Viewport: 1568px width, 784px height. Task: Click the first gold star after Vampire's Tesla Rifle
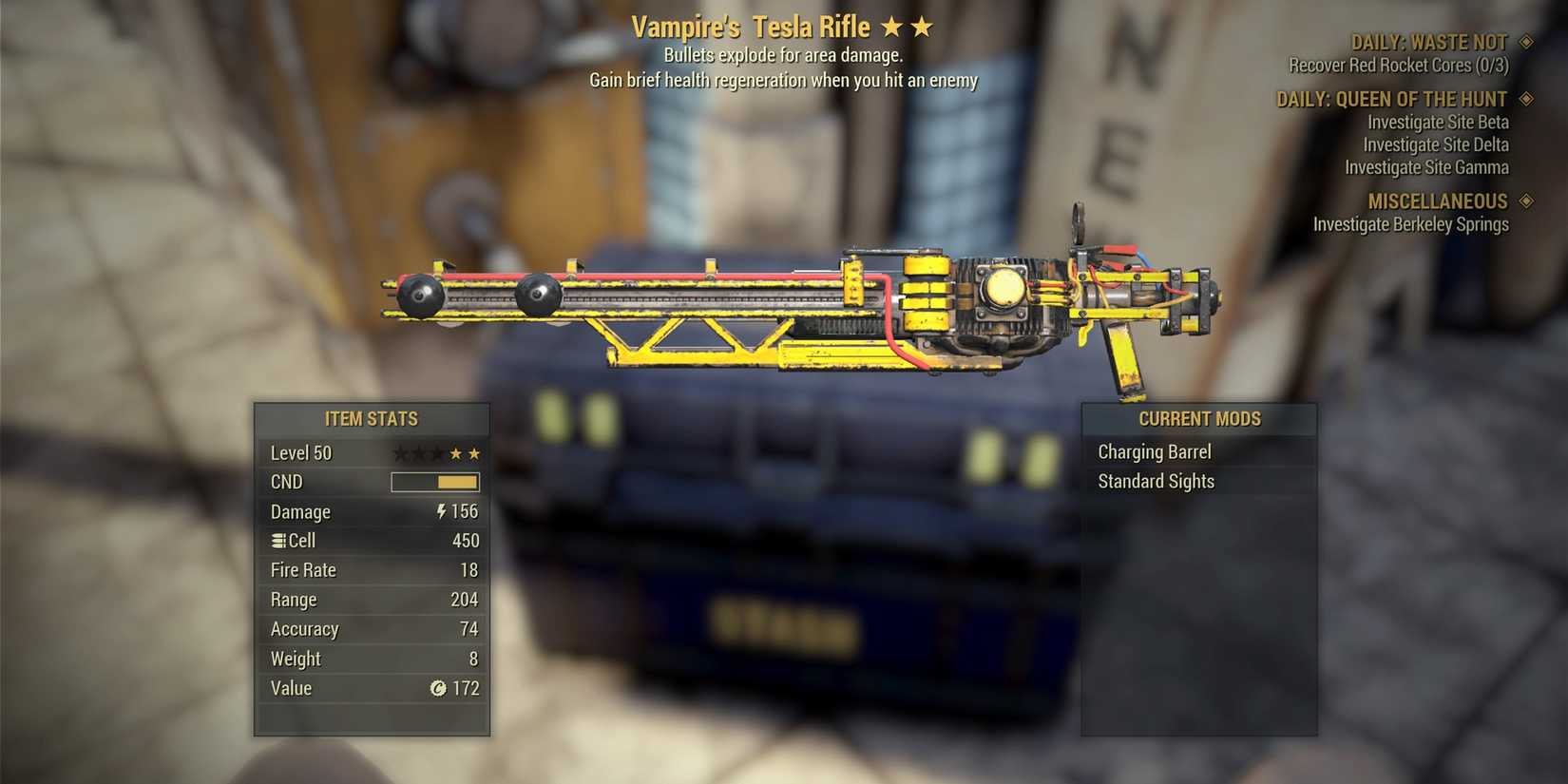coord(891,27)
